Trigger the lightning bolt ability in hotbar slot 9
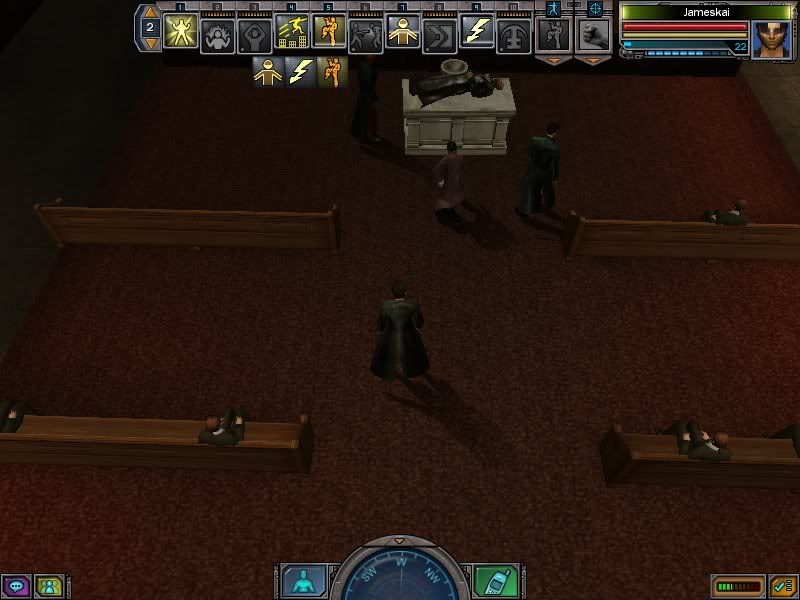Image resolution: width=800 pixels, height=600 pixels. [x=475, y=31]
